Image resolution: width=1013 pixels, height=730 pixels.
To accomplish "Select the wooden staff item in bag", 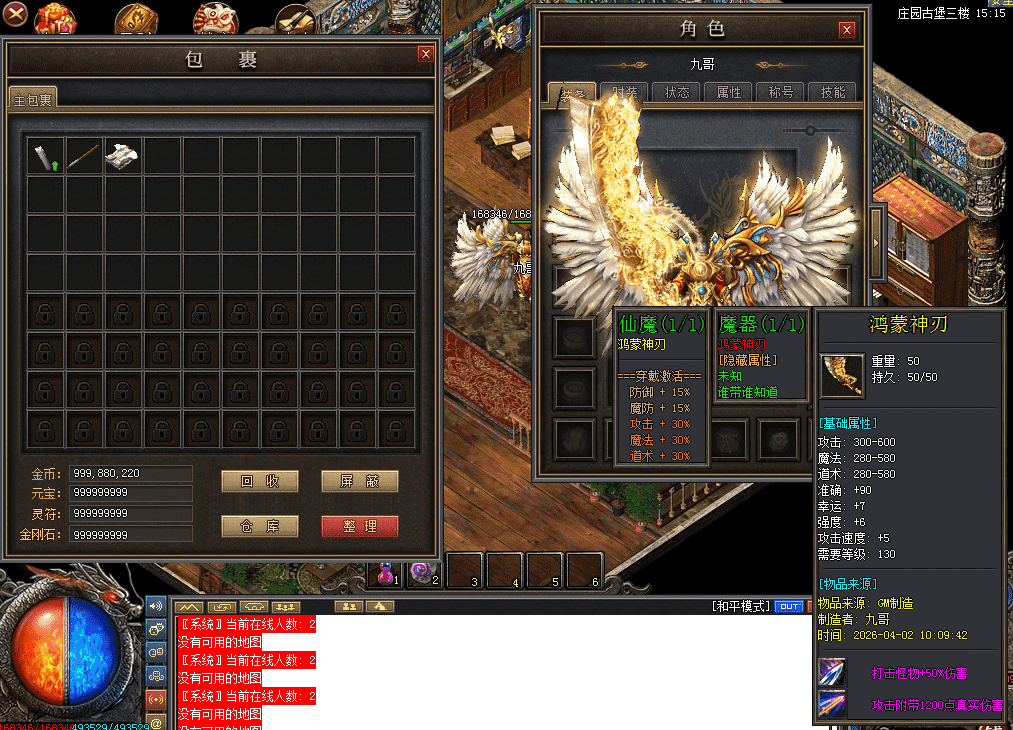I will tap(84, 156).
